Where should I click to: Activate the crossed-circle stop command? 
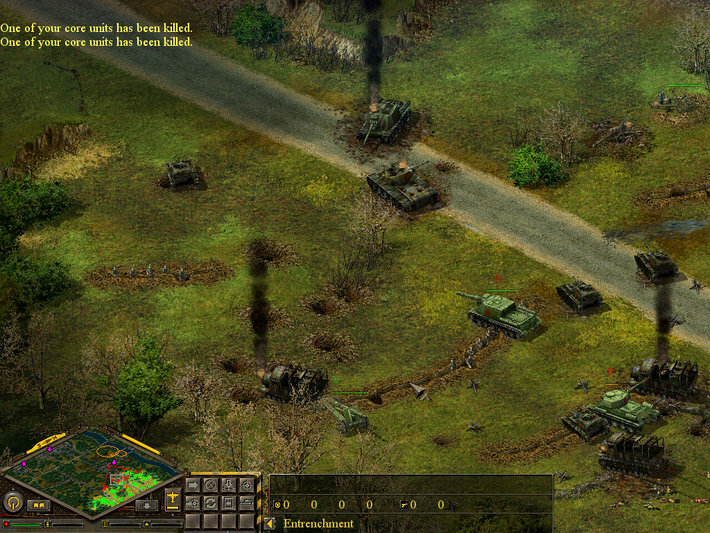point(210,485)
